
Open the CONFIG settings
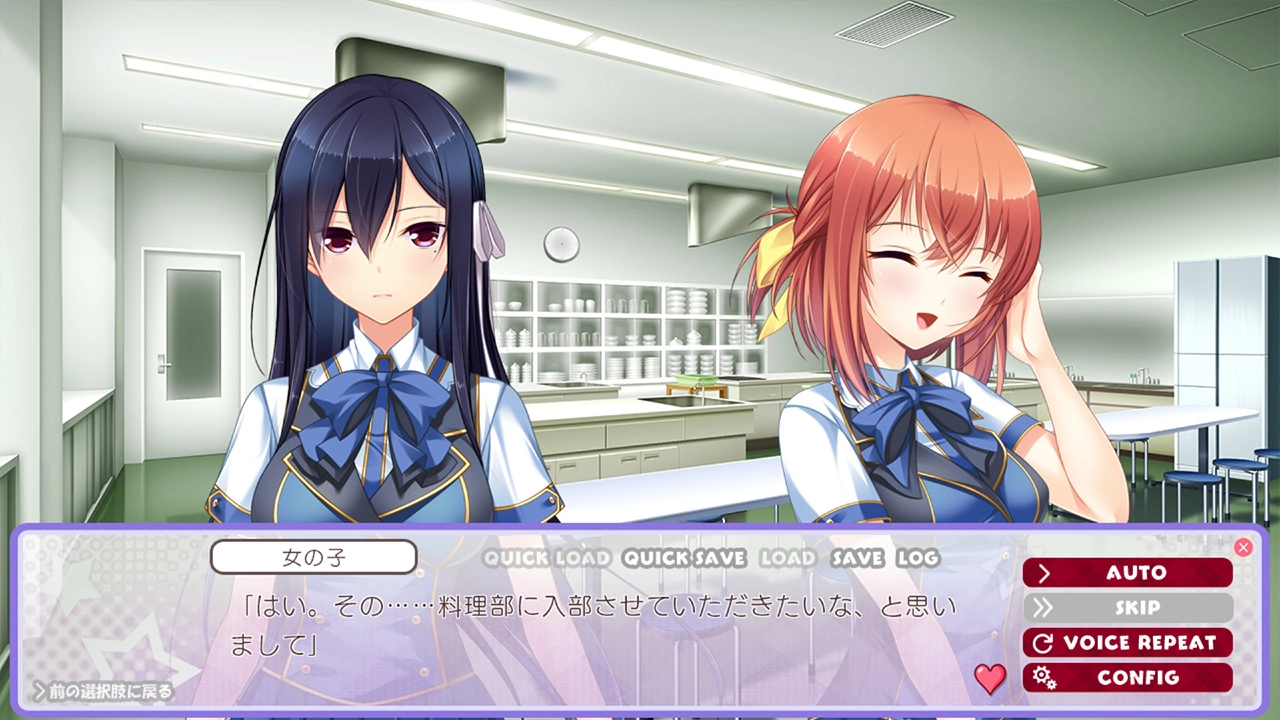[x=1127, y=678]
